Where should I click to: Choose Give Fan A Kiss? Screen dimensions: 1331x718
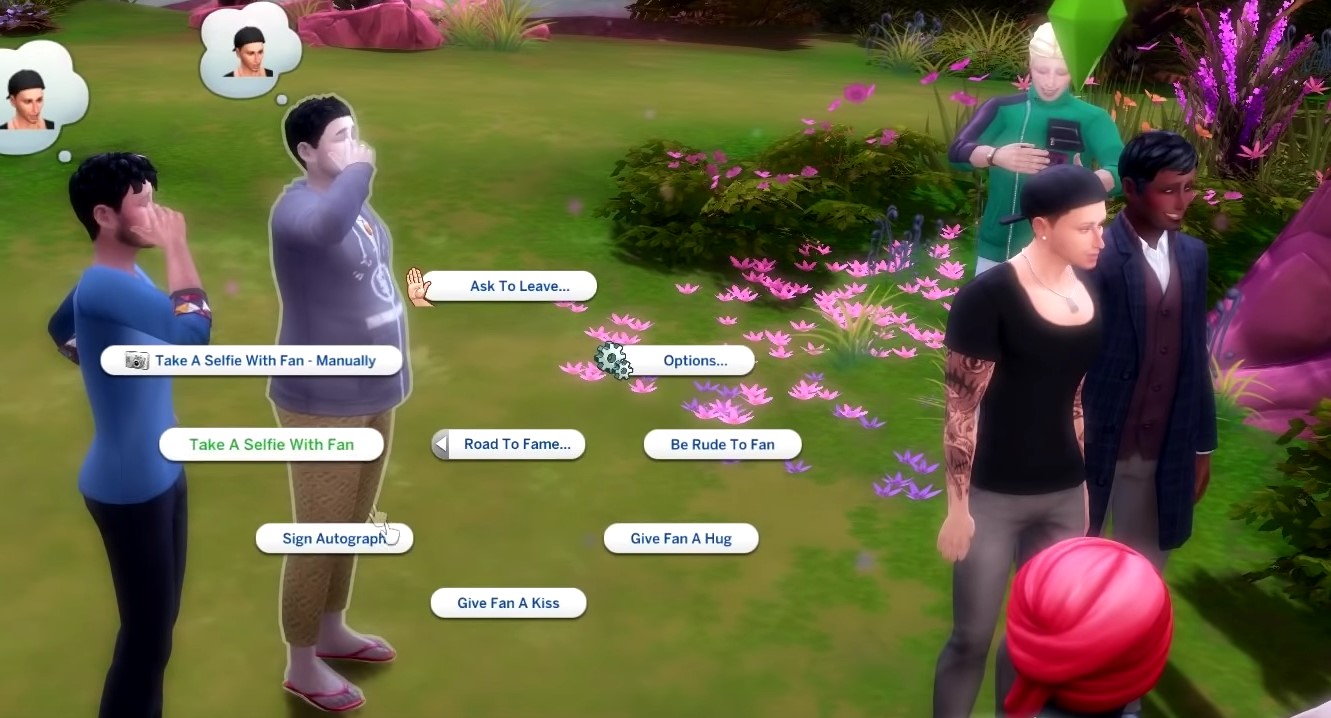508,603
